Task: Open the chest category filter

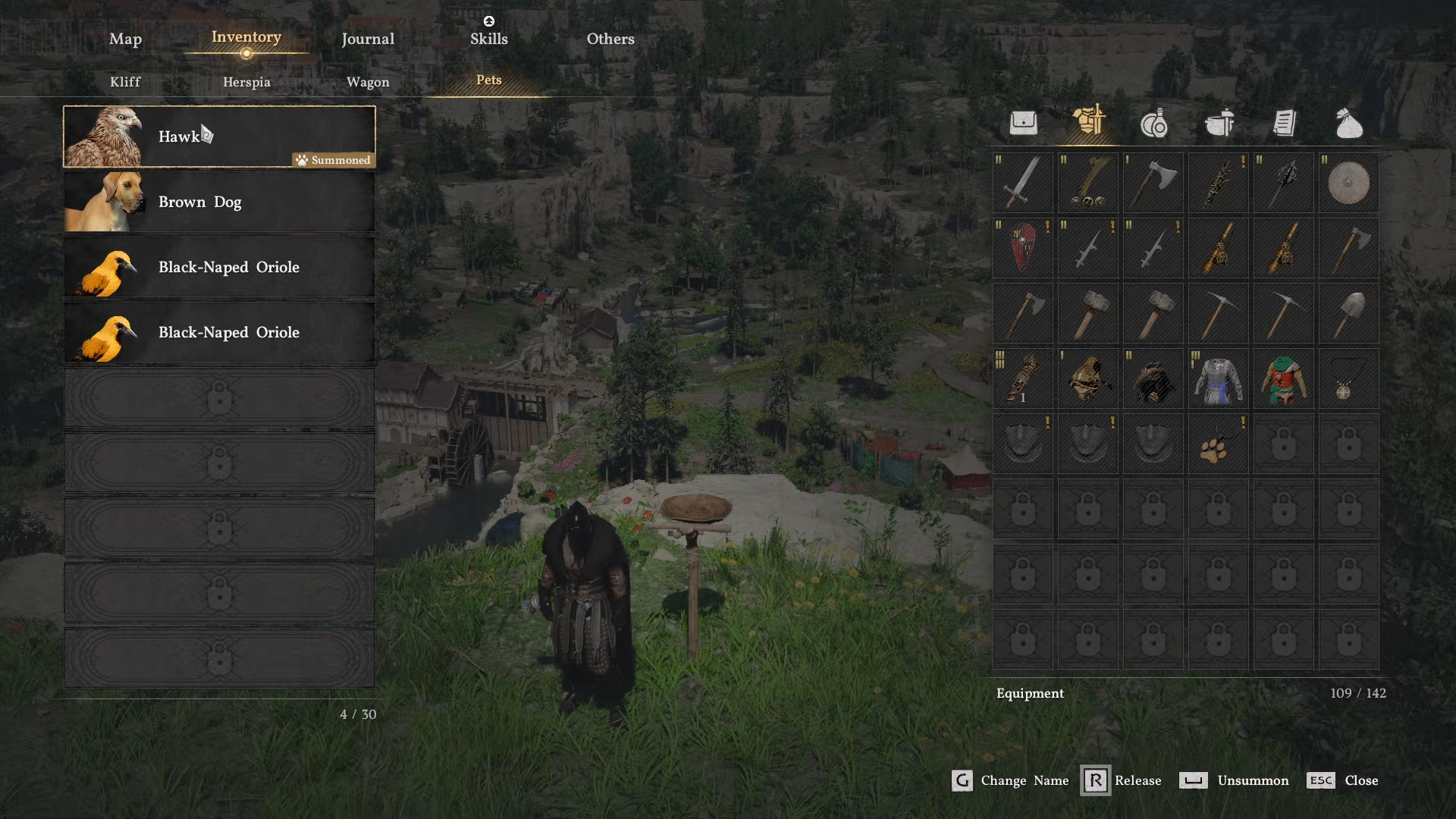Action: 1023,123
